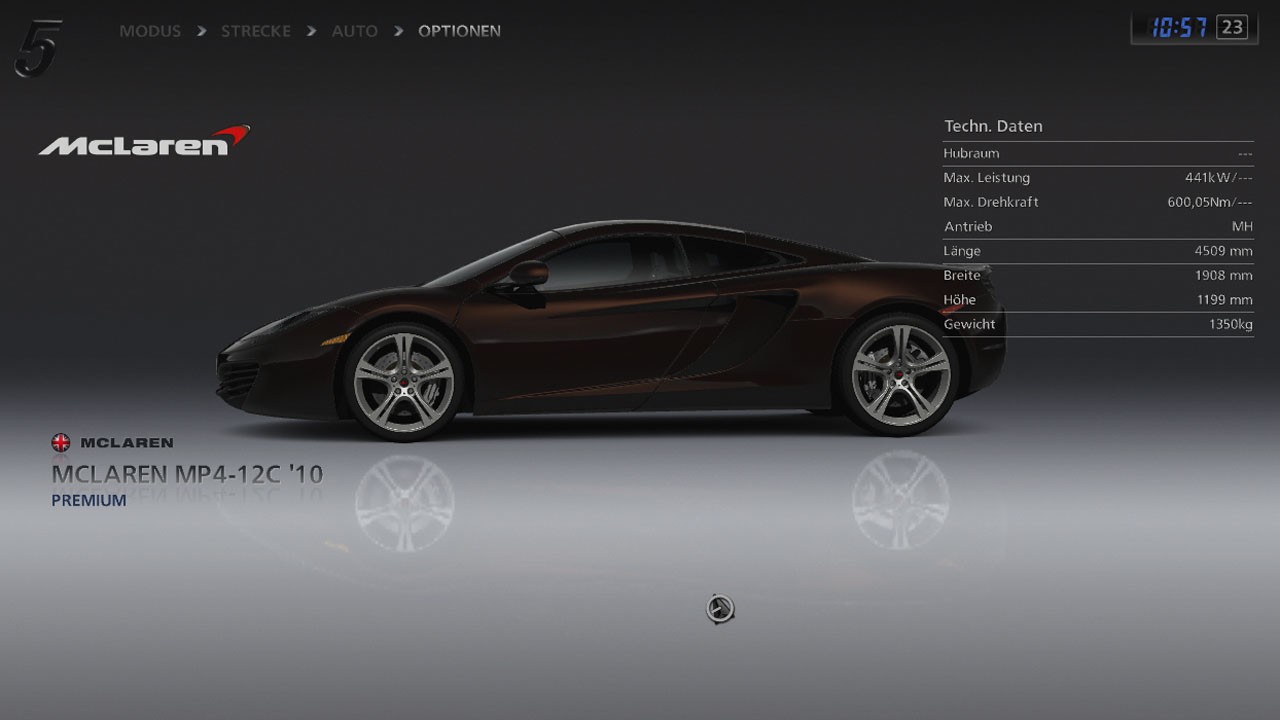Image resolution: width=1280 pixels, height=720 pixels.
Task: Open the car rotation control icon
Action: [718, 608]
